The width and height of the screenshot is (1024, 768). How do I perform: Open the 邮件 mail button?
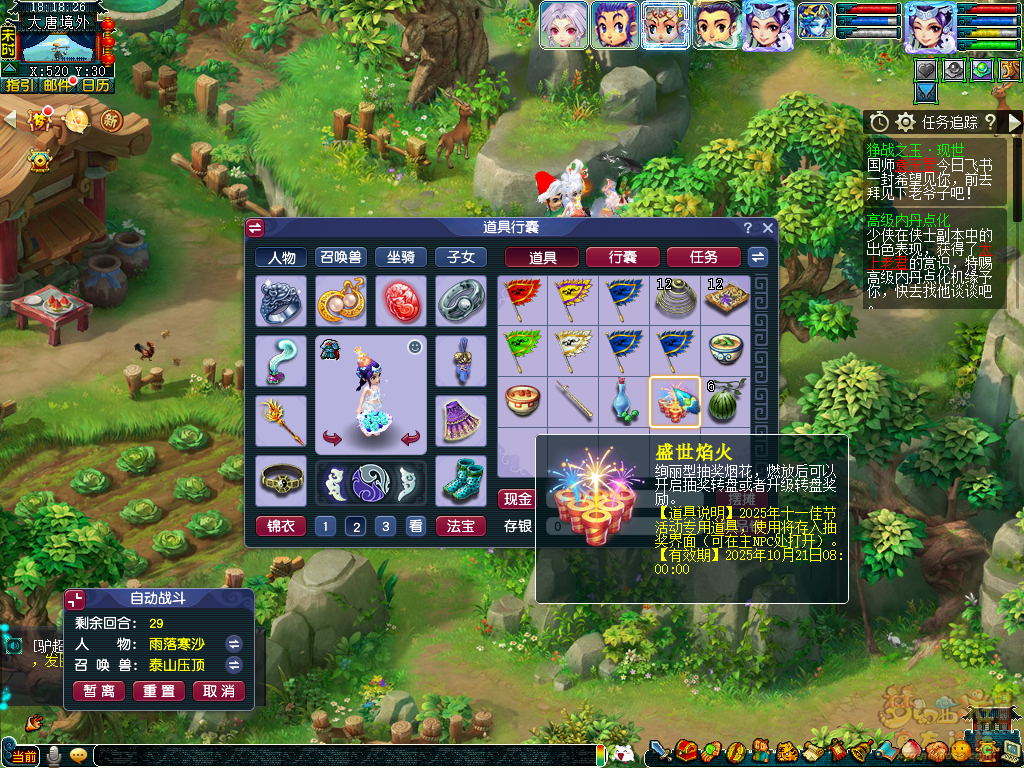click(57, 85)
